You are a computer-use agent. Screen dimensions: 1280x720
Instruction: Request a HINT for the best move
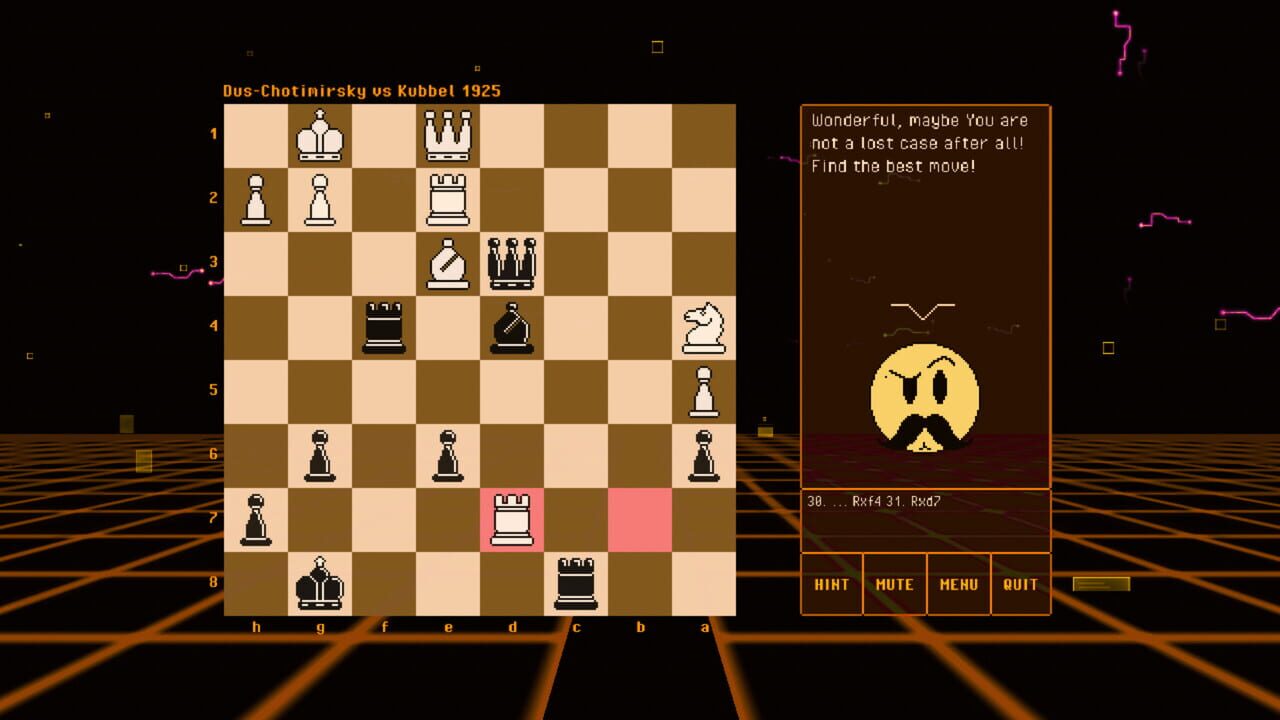click(831, 584)
